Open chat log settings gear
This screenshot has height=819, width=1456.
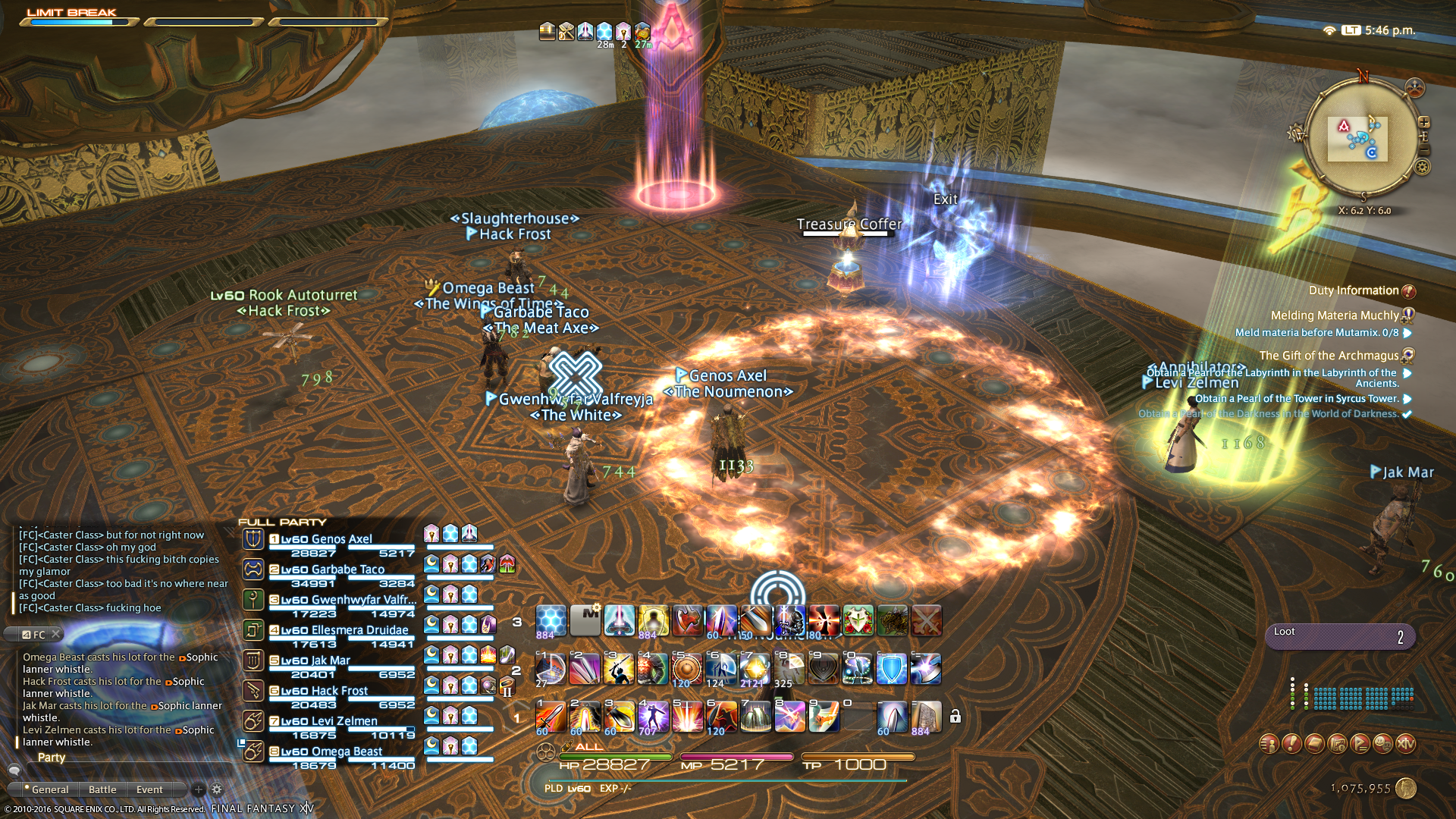(x=217, y=789)
